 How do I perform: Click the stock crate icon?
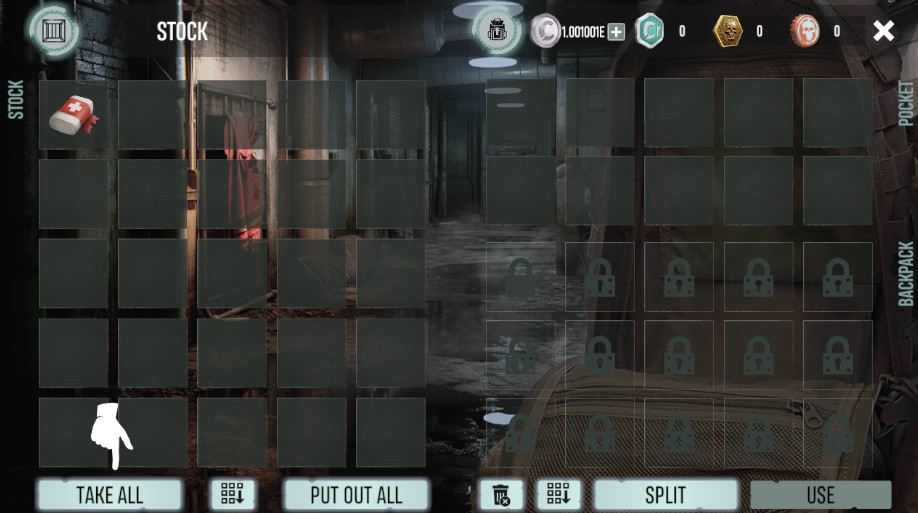tap(54, 30)
